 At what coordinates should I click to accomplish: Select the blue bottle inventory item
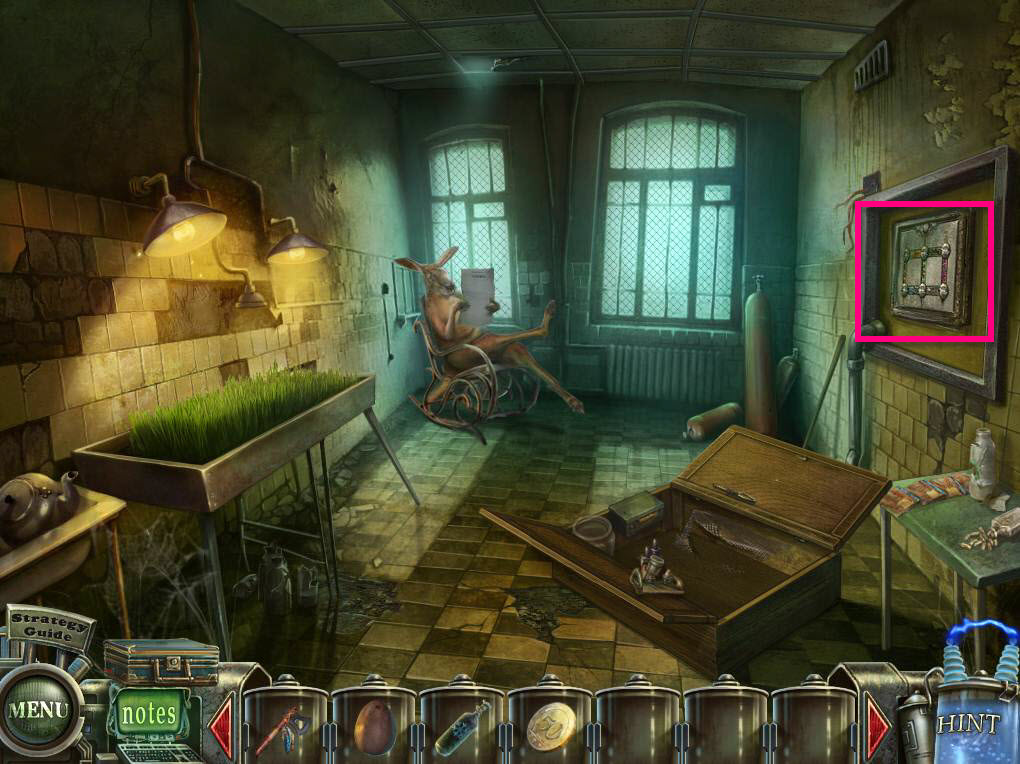(460, 728)
